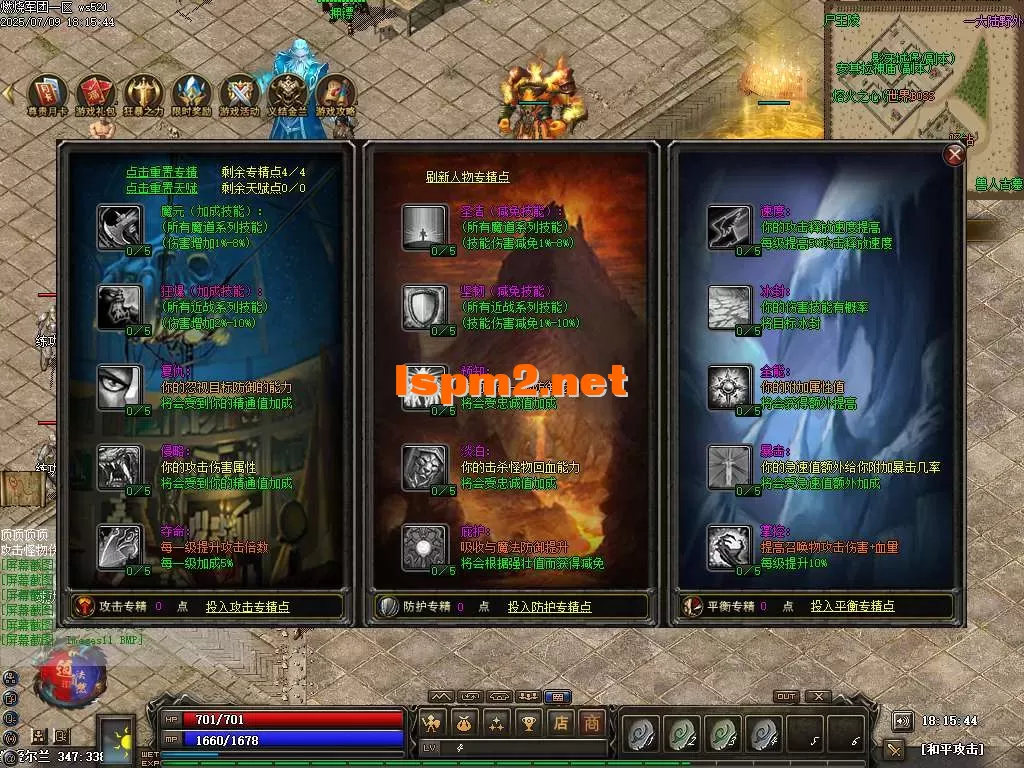1024x768 pixels.
Task: Choose 投入防护专精点 to add defense points
Action: (x=549, y=606)
